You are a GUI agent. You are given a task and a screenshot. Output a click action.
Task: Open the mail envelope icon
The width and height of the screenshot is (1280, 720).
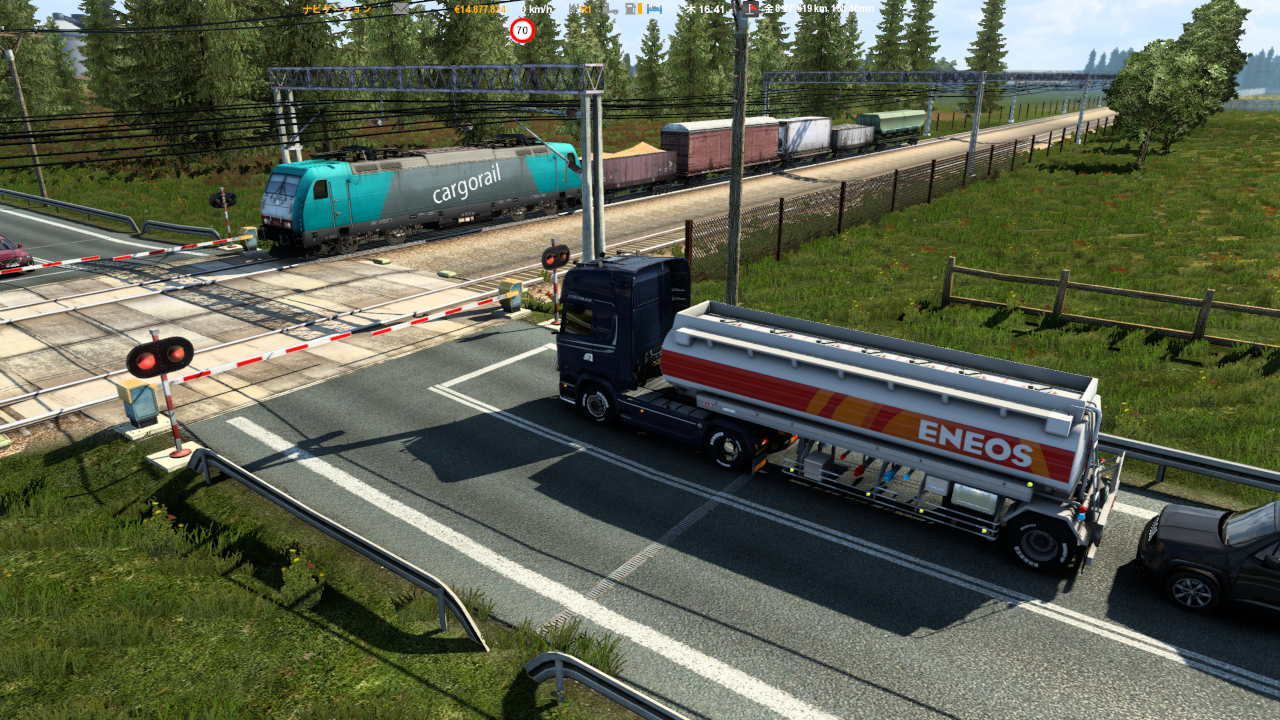[400, 9]
